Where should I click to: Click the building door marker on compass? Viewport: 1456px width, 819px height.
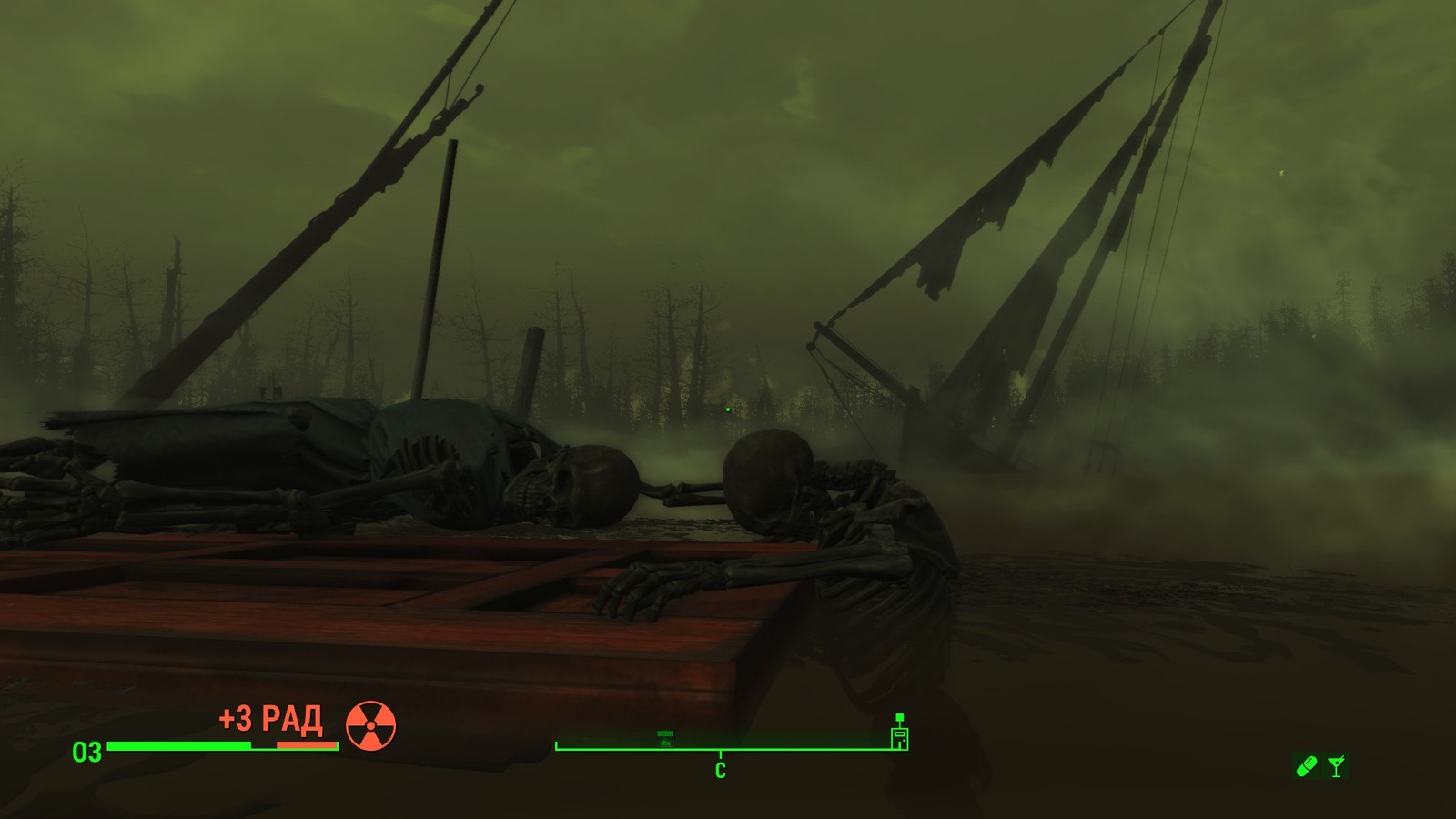pos(899,733)
